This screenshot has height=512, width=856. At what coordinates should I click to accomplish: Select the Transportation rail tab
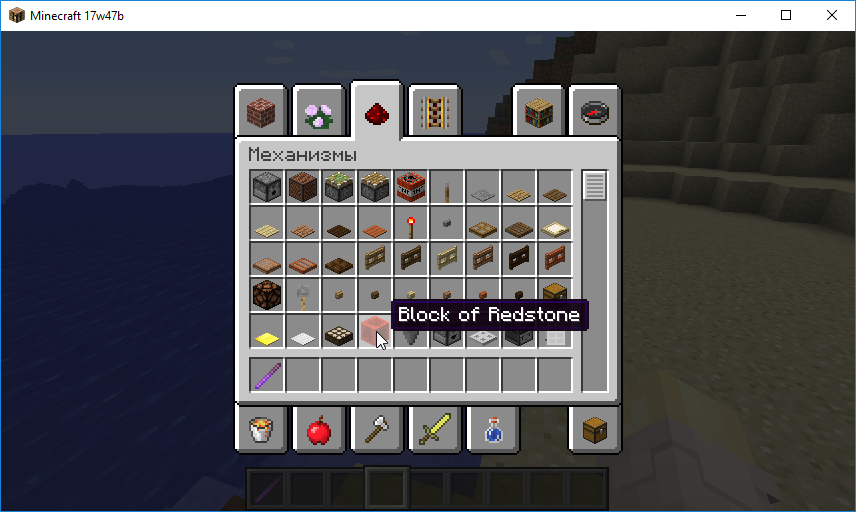point(434,111)
